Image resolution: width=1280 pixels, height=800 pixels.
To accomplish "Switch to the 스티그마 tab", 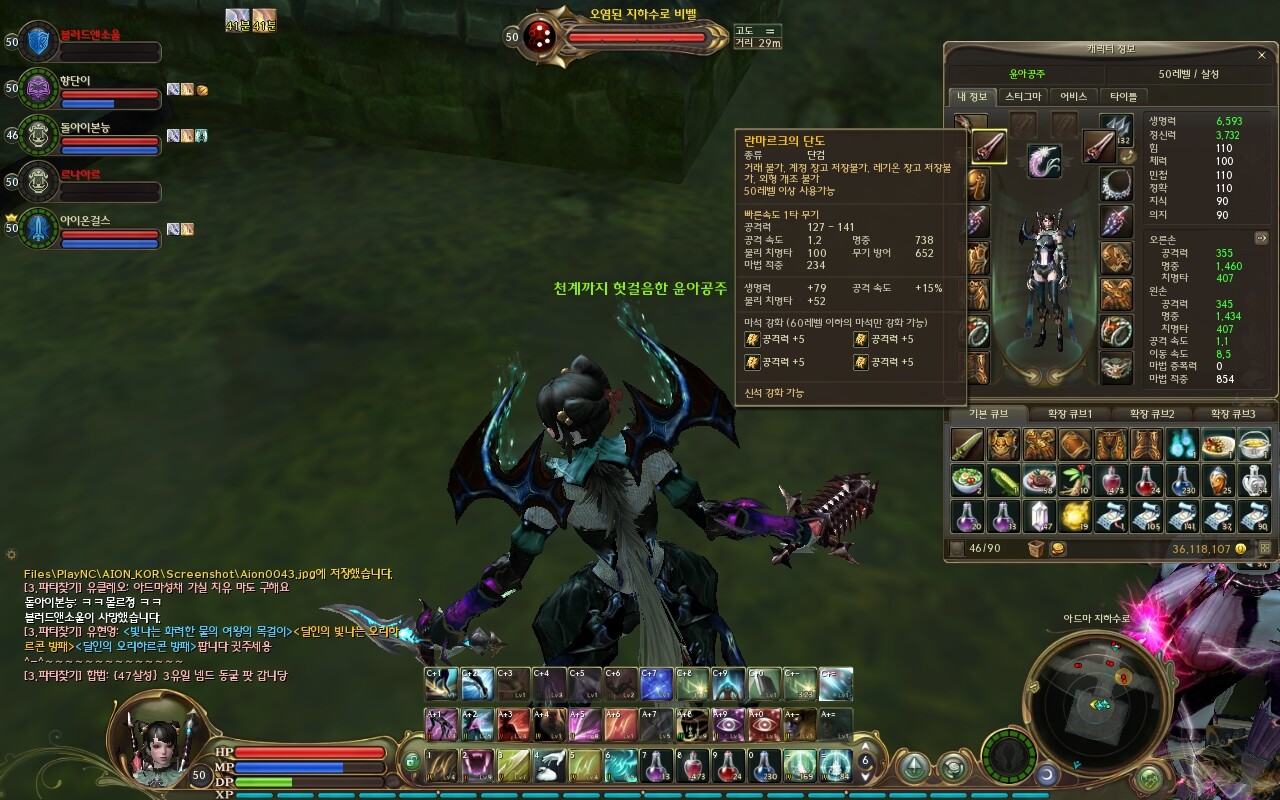I will (1023, 96).
